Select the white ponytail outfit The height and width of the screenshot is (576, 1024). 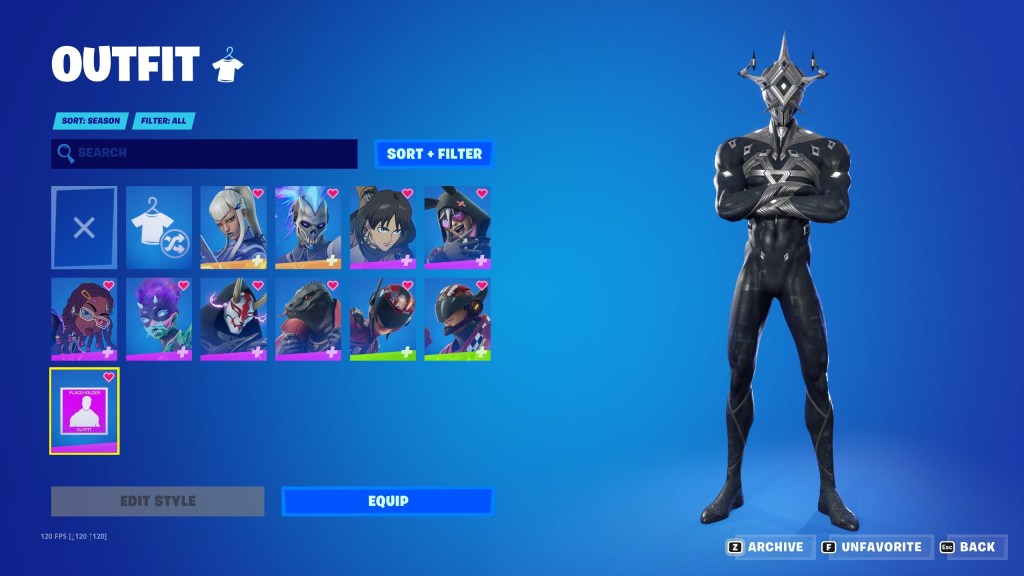click(233, 227)
